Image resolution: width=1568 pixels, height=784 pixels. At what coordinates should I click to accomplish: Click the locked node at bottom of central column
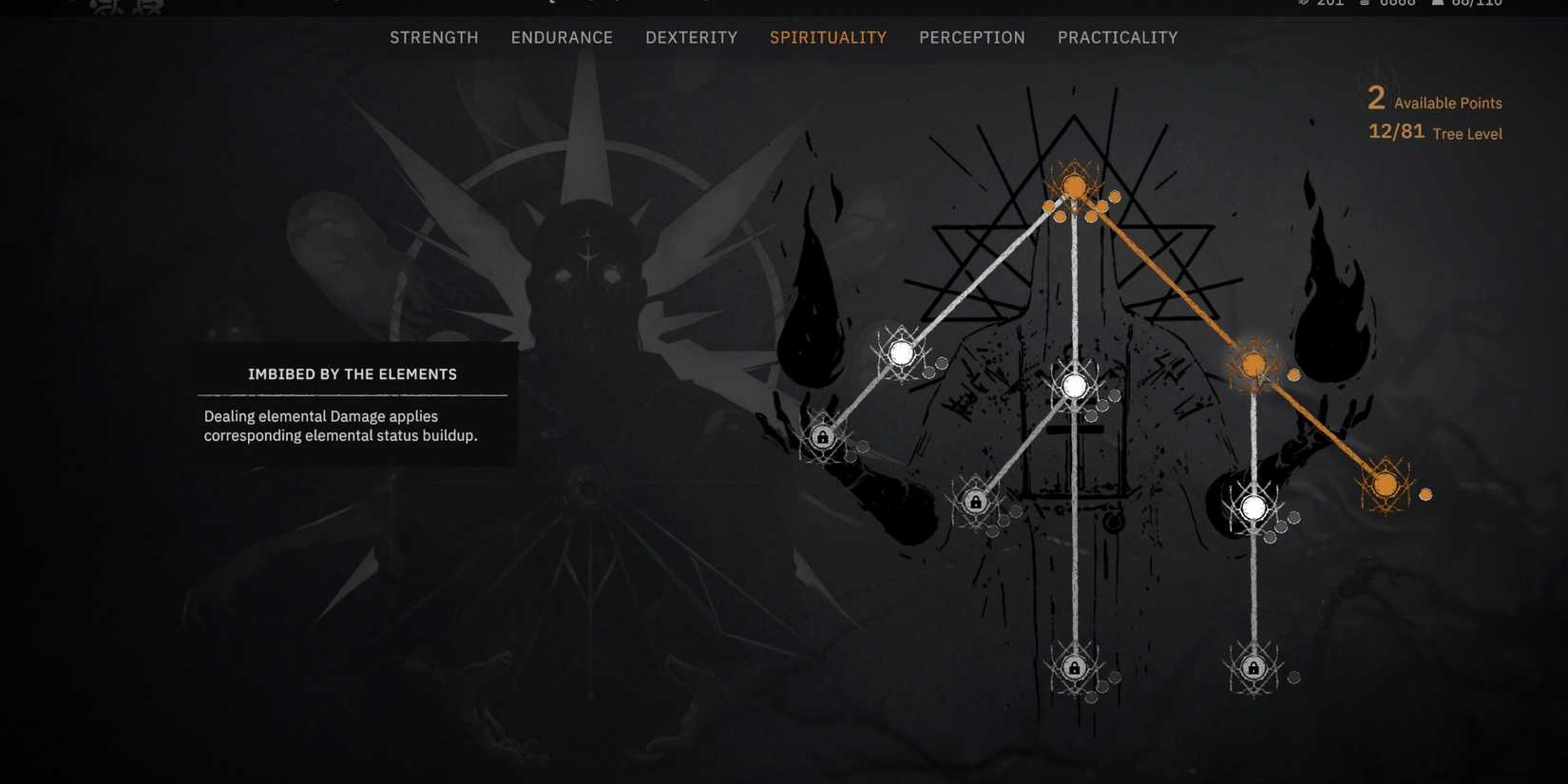pos(1074,668)
